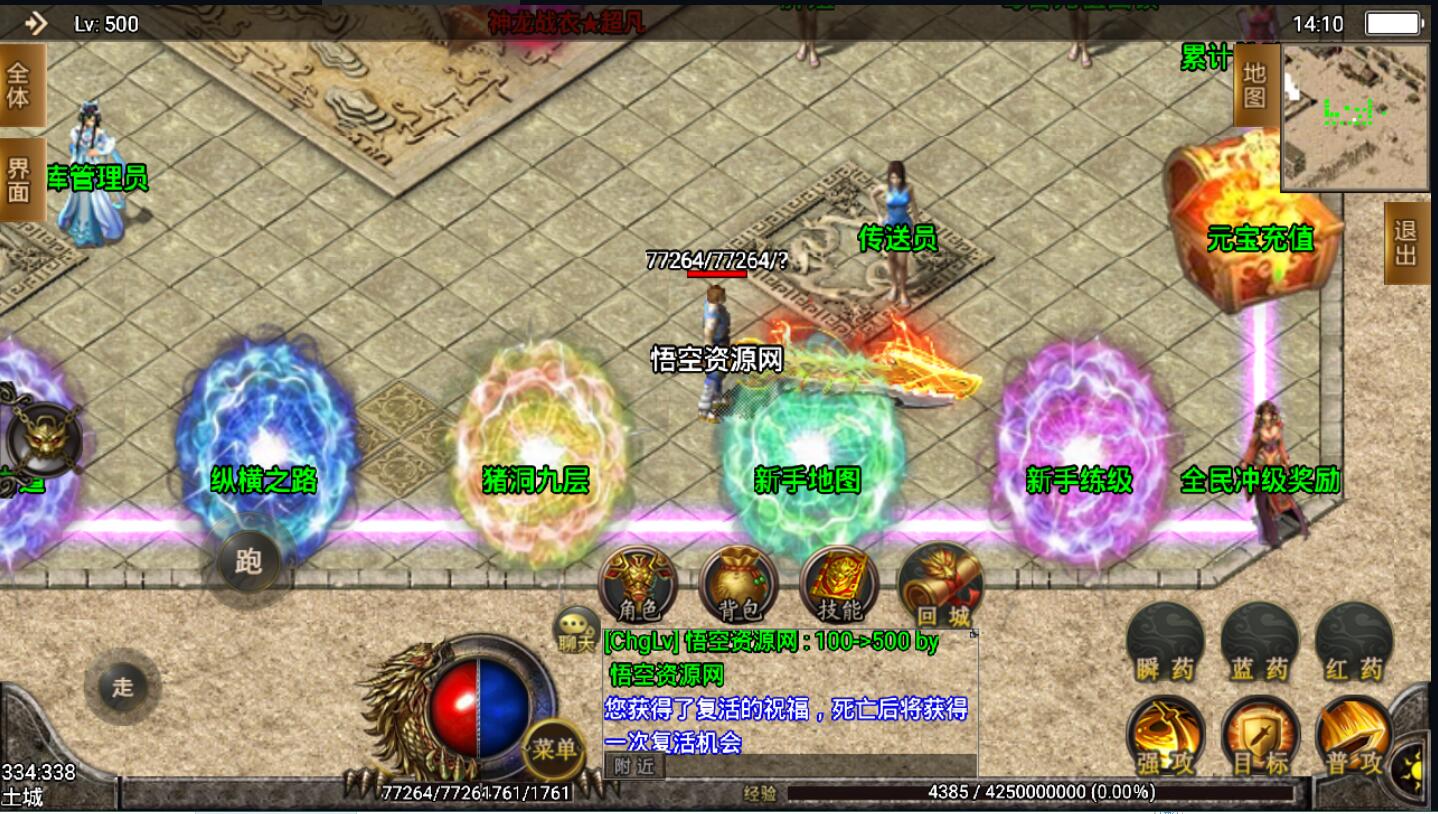The width and height of the screenshot is (1438, 814).
Task: Activate the 强攻 forced attack button
Action: 1165,737
